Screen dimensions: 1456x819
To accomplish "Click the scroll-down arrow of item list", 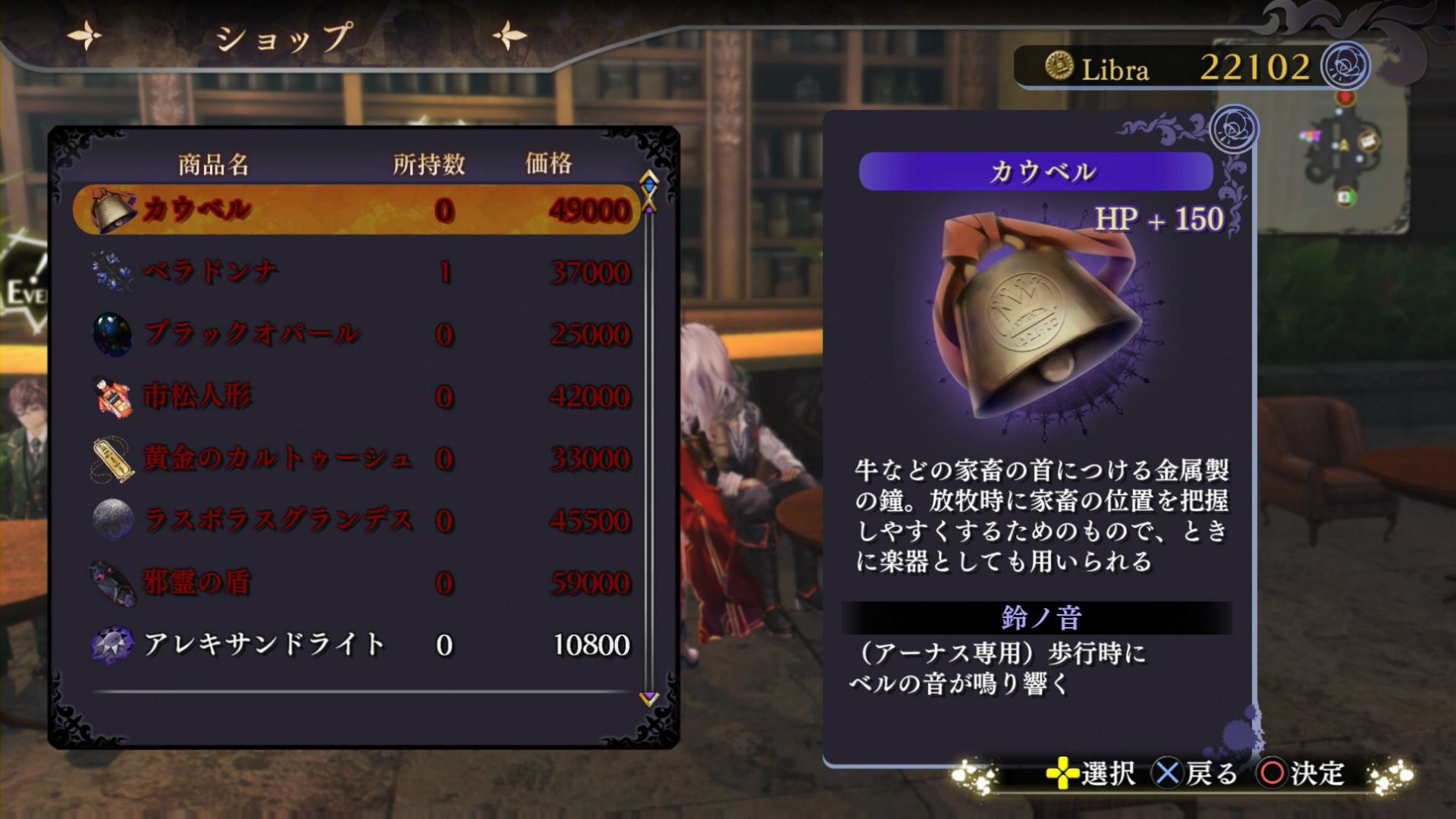I will pos(648,698).
